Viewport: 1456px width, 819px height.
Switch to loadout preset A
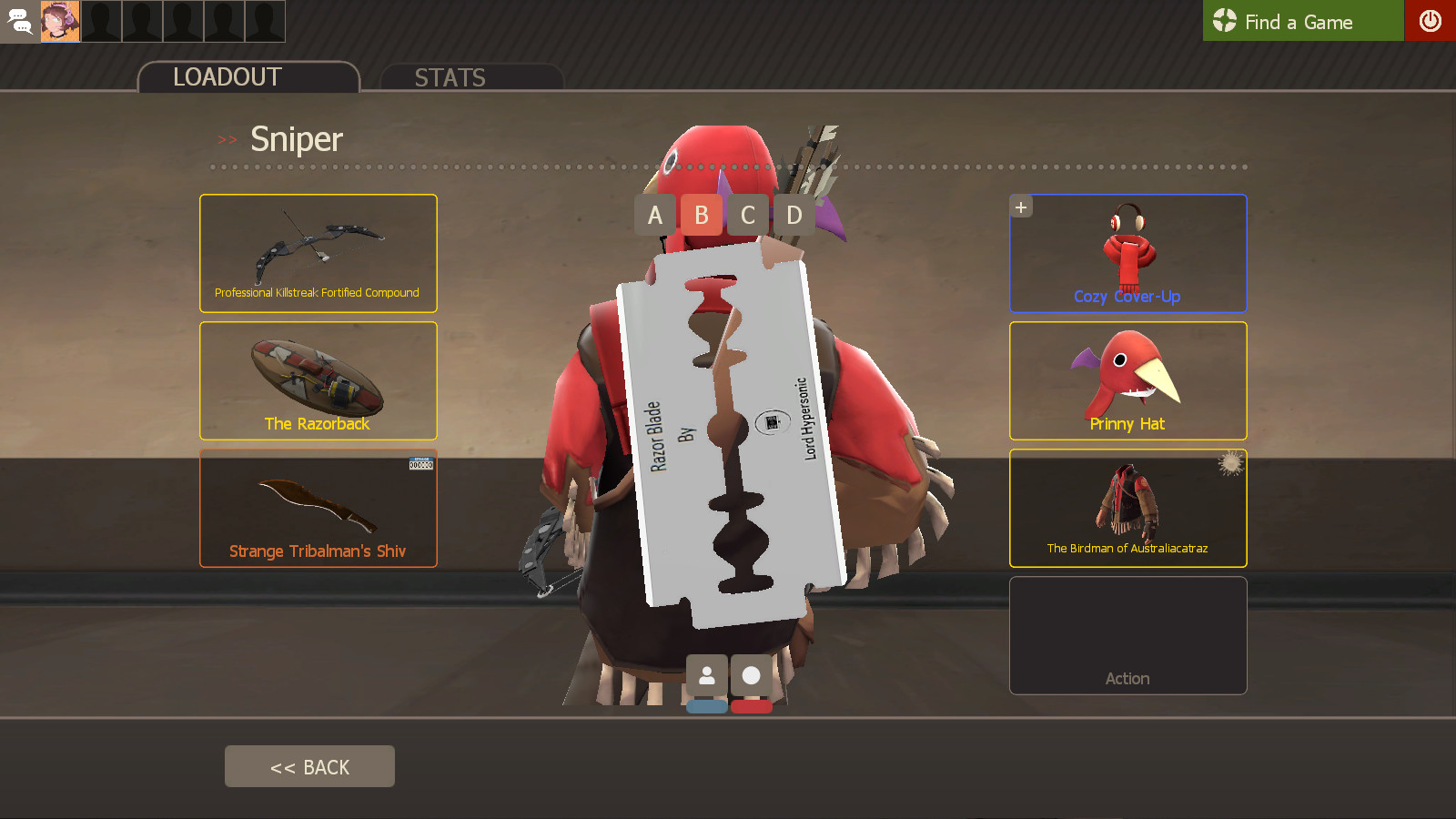pyautogui.click(x=653, y=215)
